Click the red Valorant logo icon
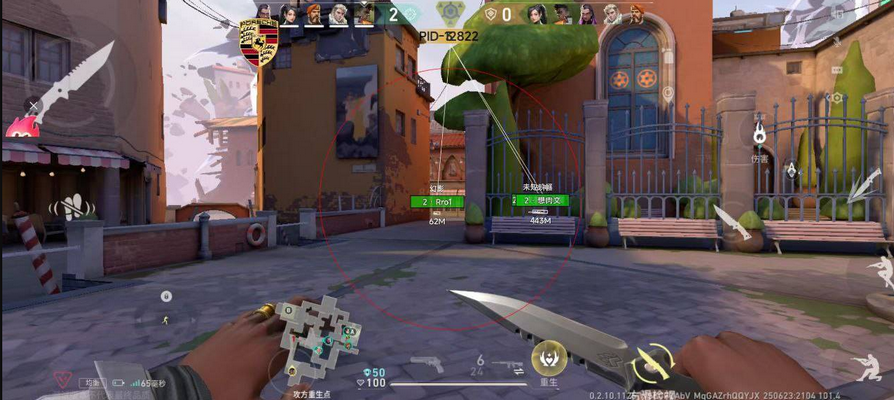Screen dimensions: 894x400 (62, 382)
